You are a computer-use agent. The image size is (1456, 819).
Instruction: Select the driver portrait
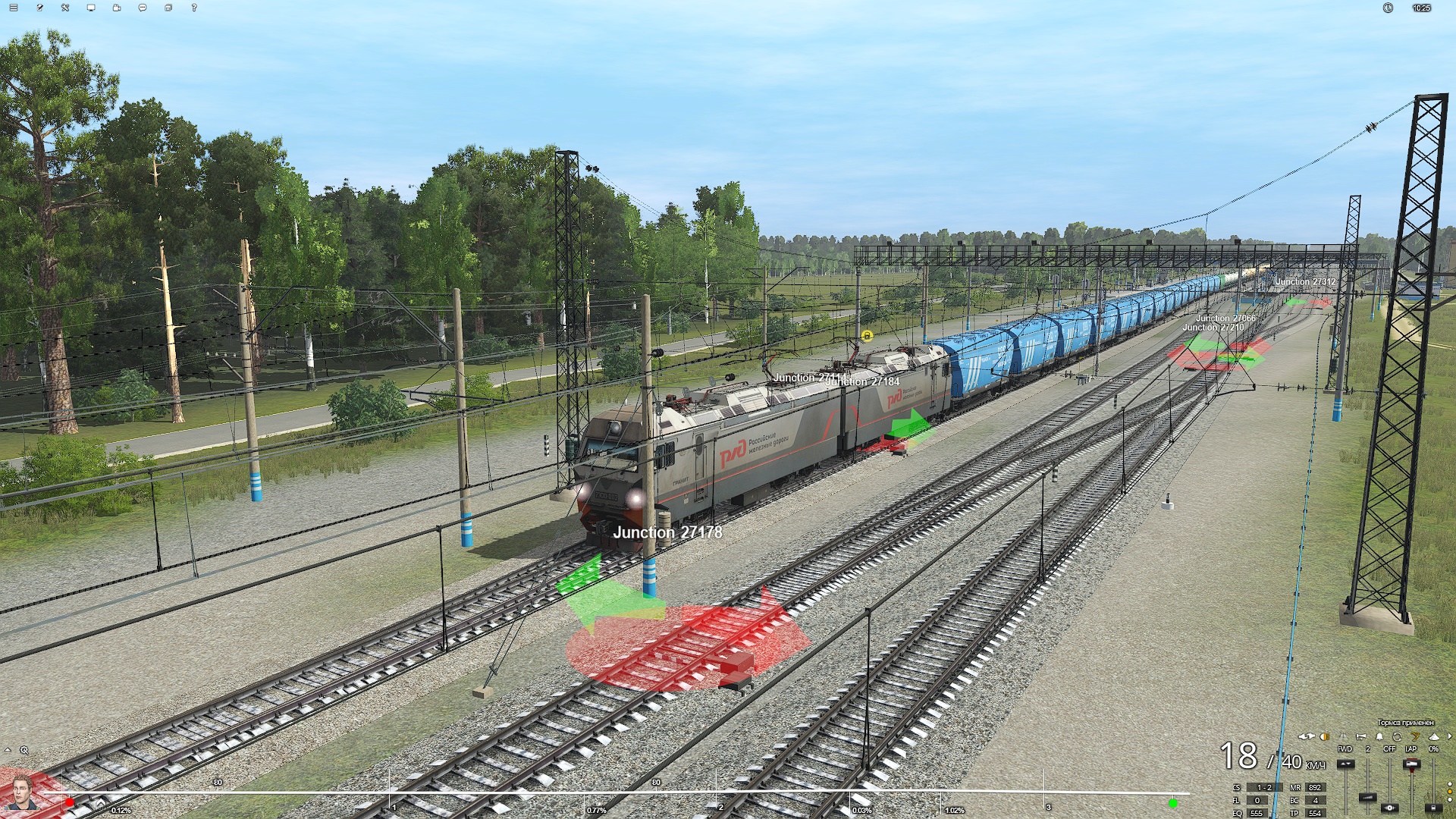pos(23,792)
